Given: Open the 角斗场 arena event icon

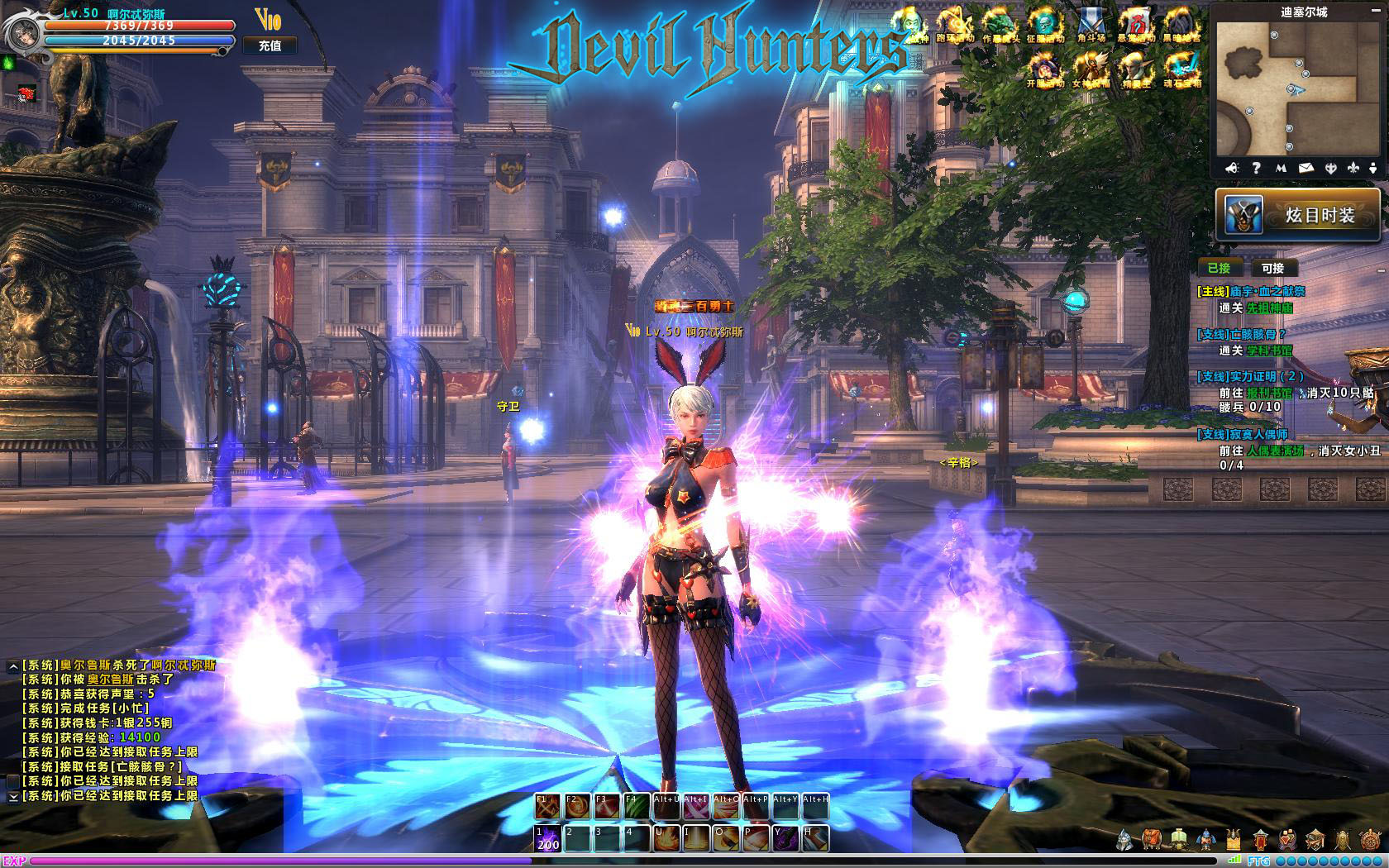Looking at the screenshot, I should click(x=1091, y=25).
